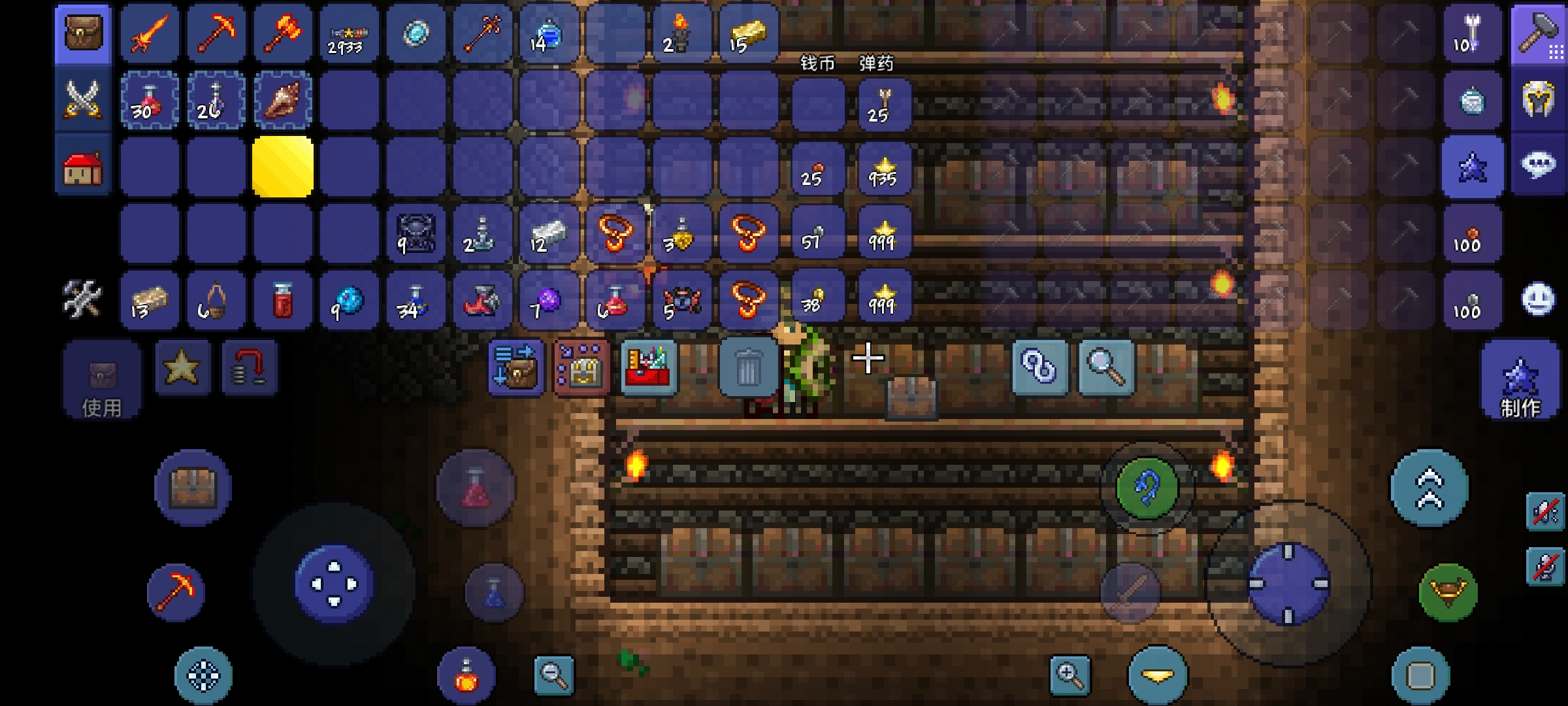Tap the double-arrow jump button
1568x706 pixels.
coord(1429,488)
